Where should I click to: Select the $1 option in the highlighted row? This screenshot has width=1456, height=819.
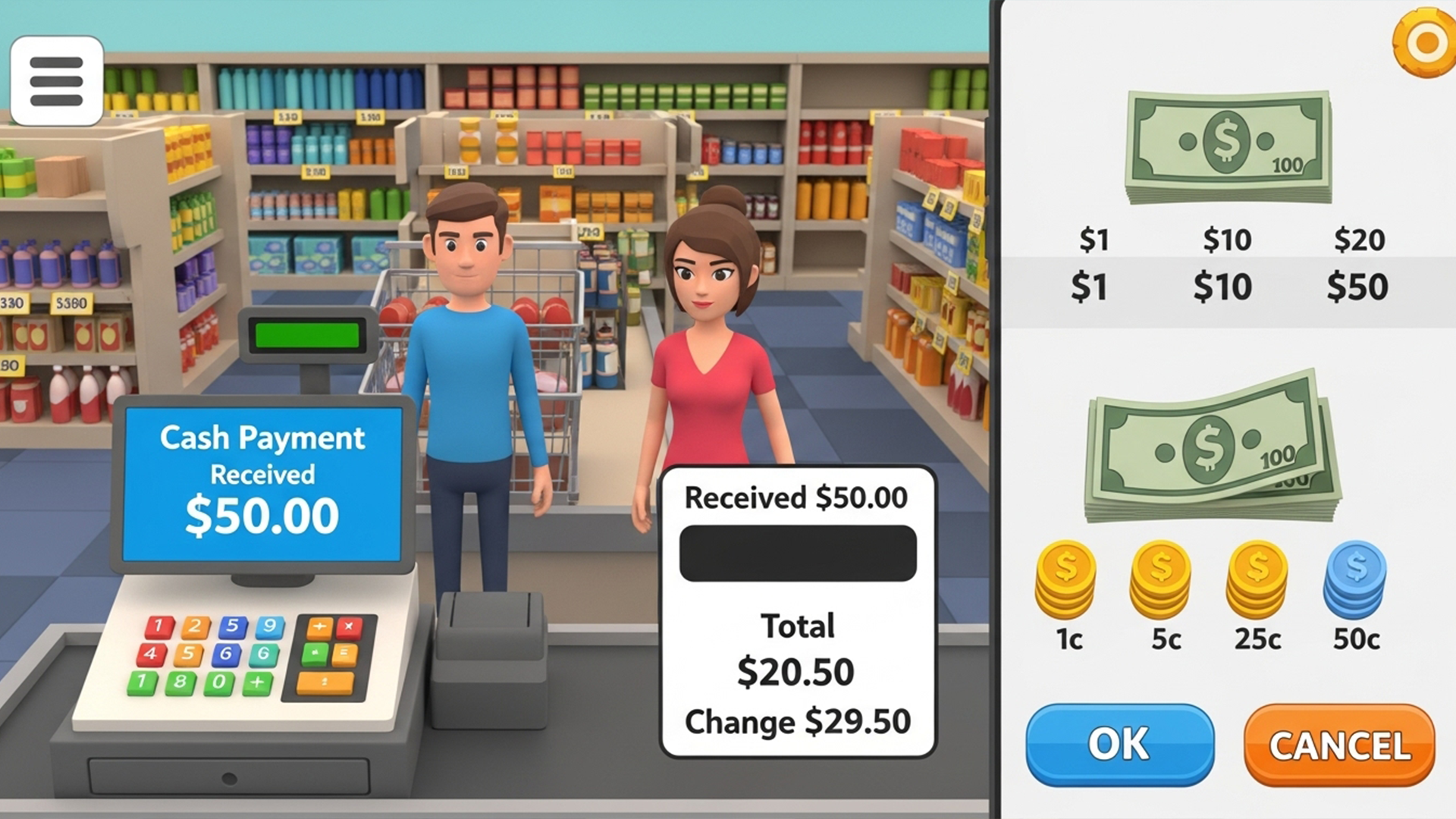(1090, 287)
